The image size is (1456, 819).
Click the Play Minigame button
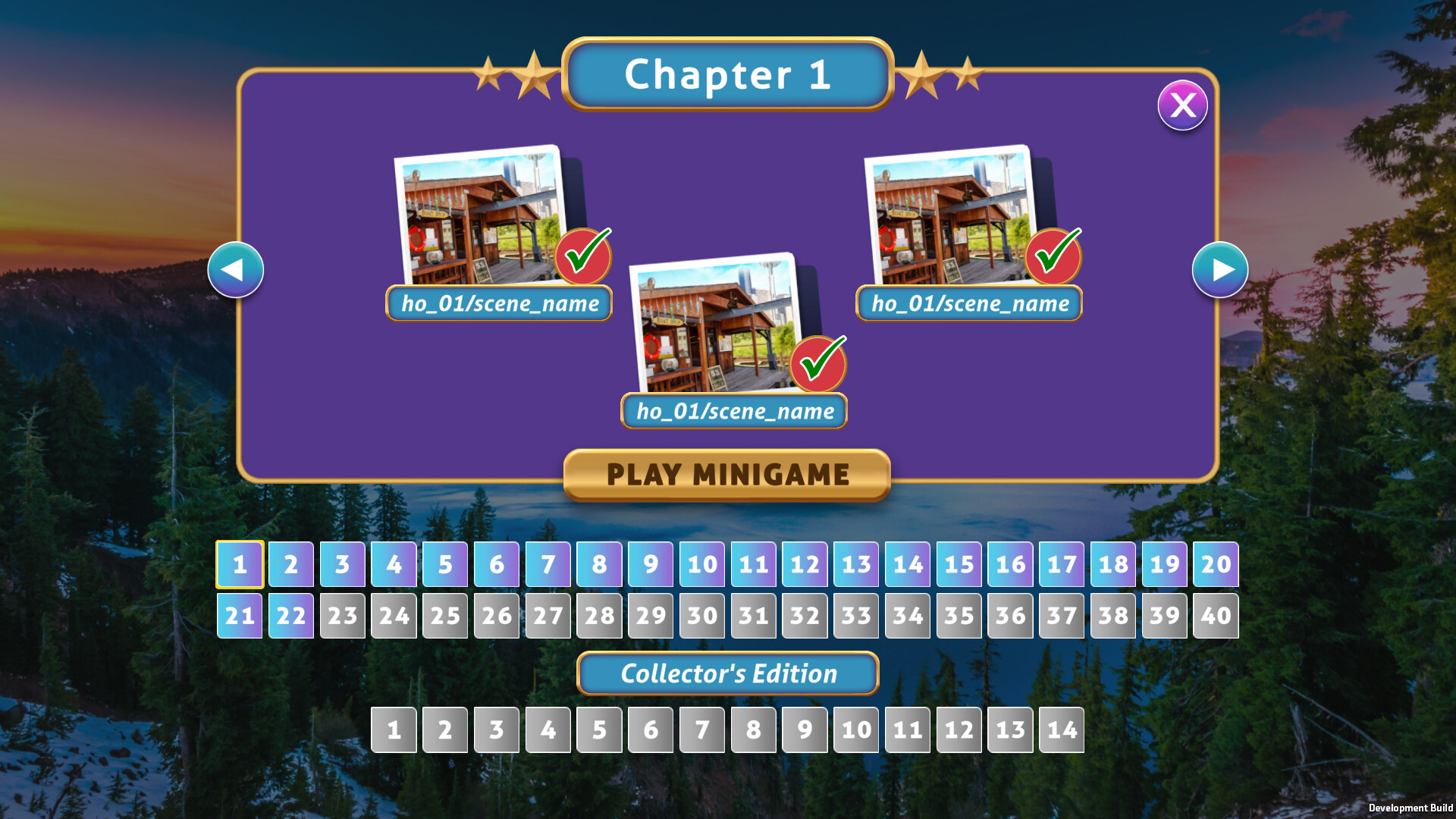(x=726, y=475)
